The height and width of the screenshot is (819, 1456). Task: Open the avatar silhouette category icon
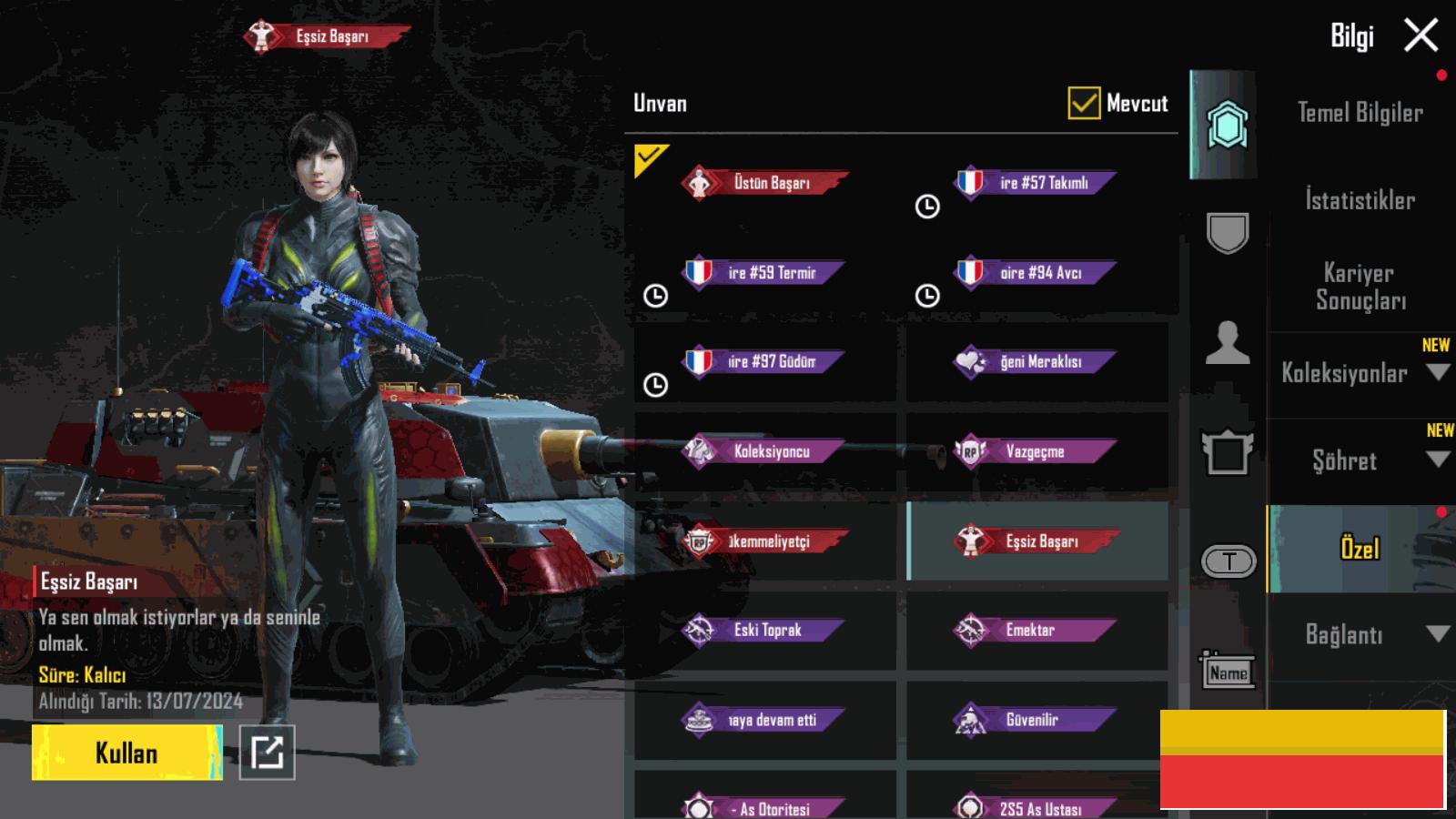pos(1227,343)
